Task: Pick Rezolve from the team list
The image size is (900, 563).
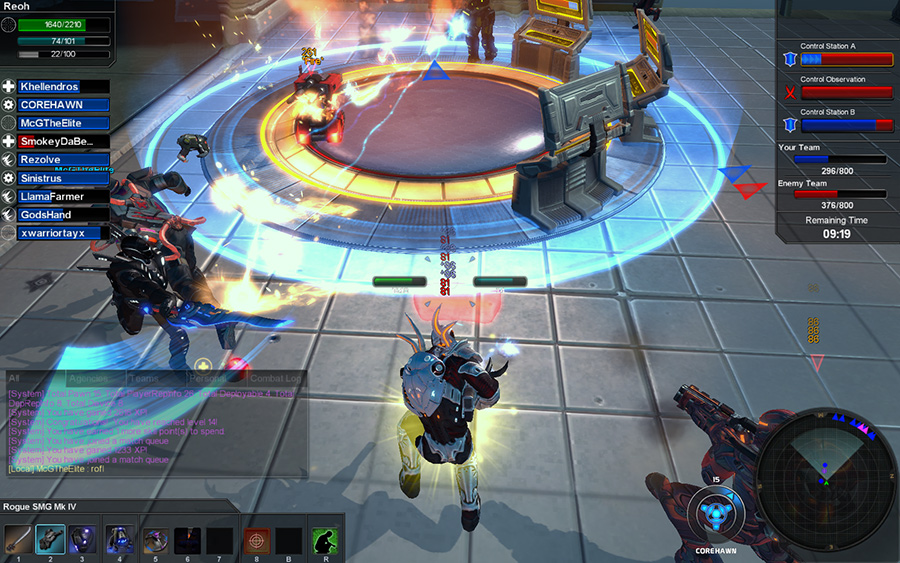Action: 62,160
